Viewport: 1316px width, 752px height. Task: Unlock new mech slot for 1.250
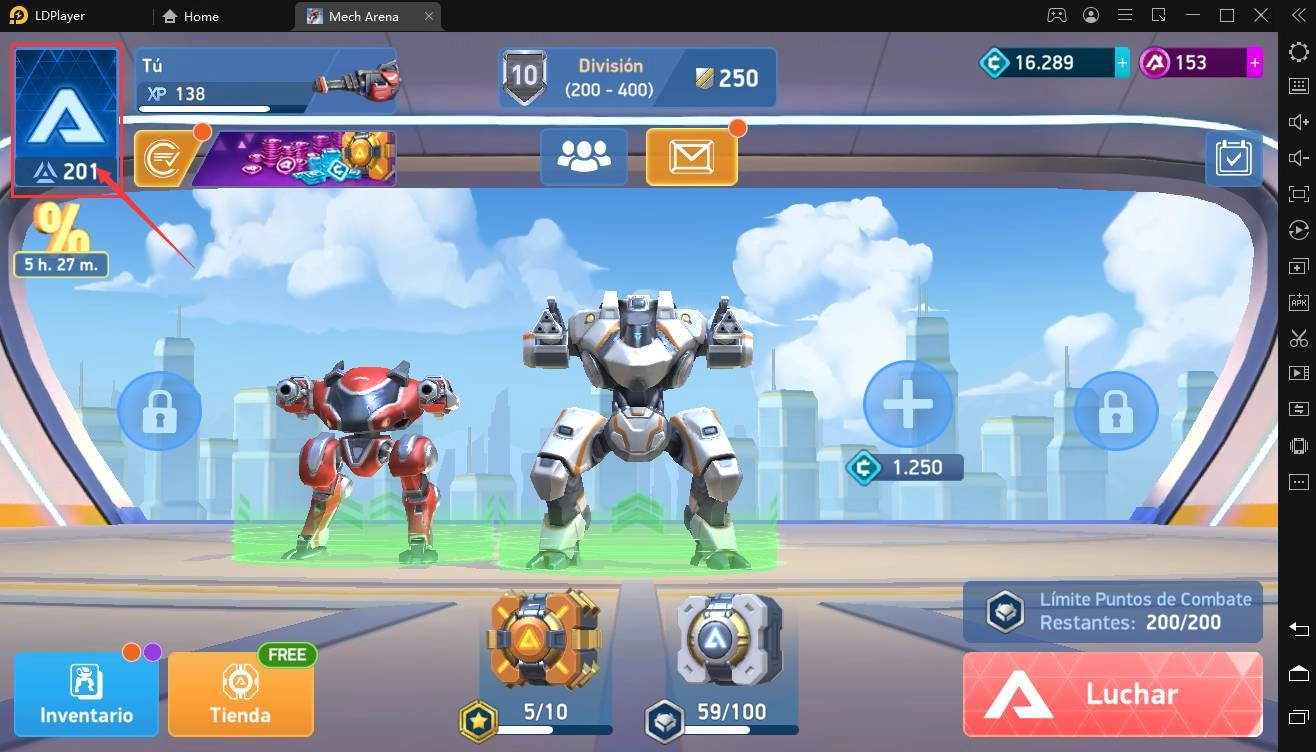coord(907,405)
